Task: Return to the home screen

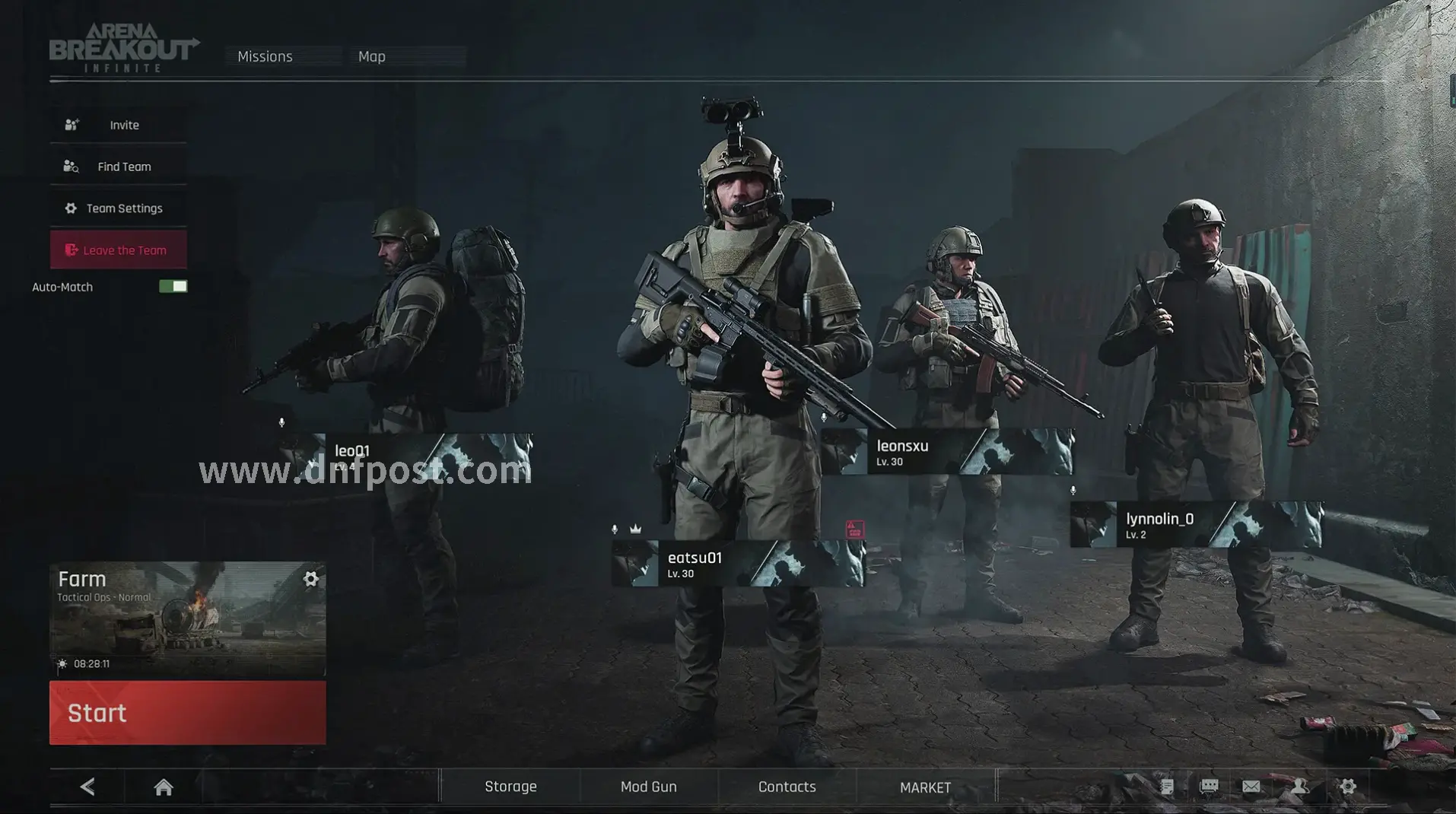Action: (x=164, y=787)
